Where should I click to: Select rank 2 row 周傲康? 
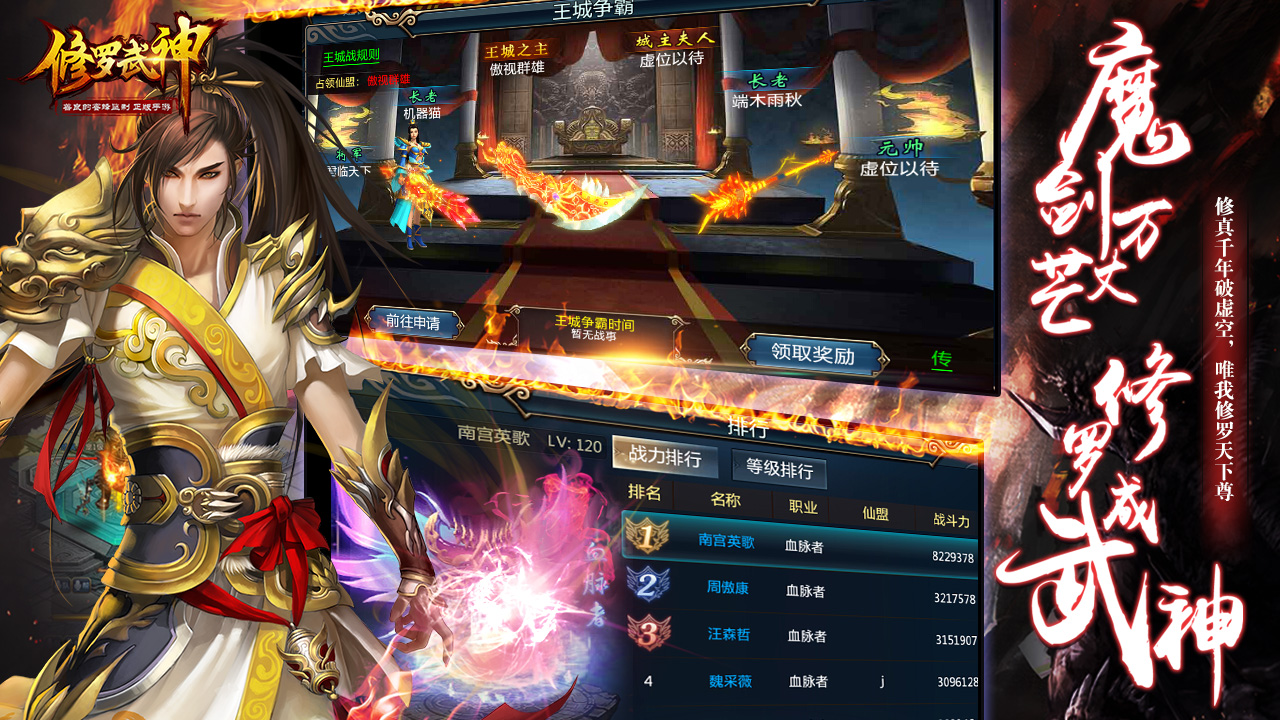pos(800,590)
